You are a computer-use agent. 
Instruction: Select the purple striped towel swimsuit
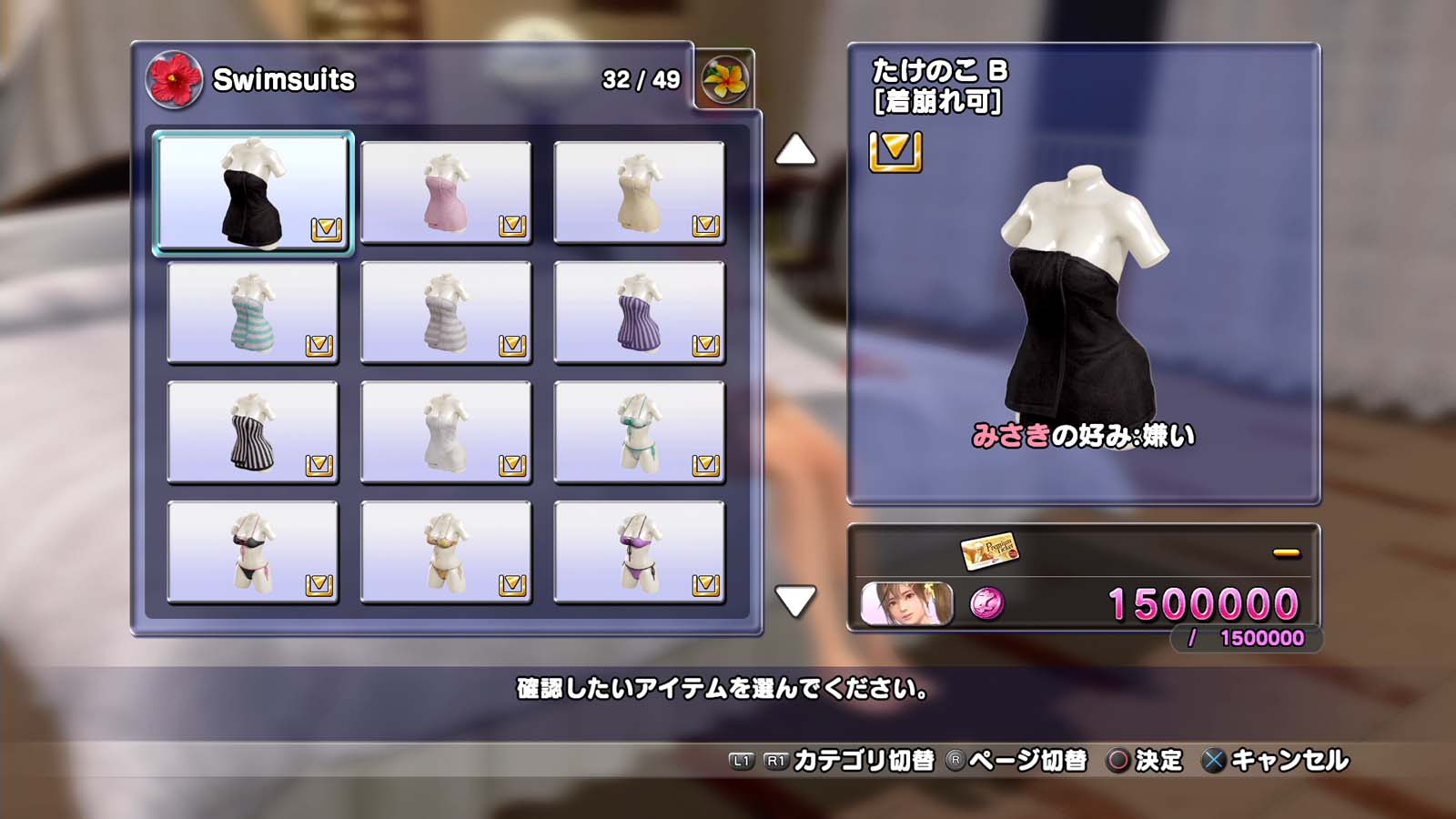(x=639, y=312)
